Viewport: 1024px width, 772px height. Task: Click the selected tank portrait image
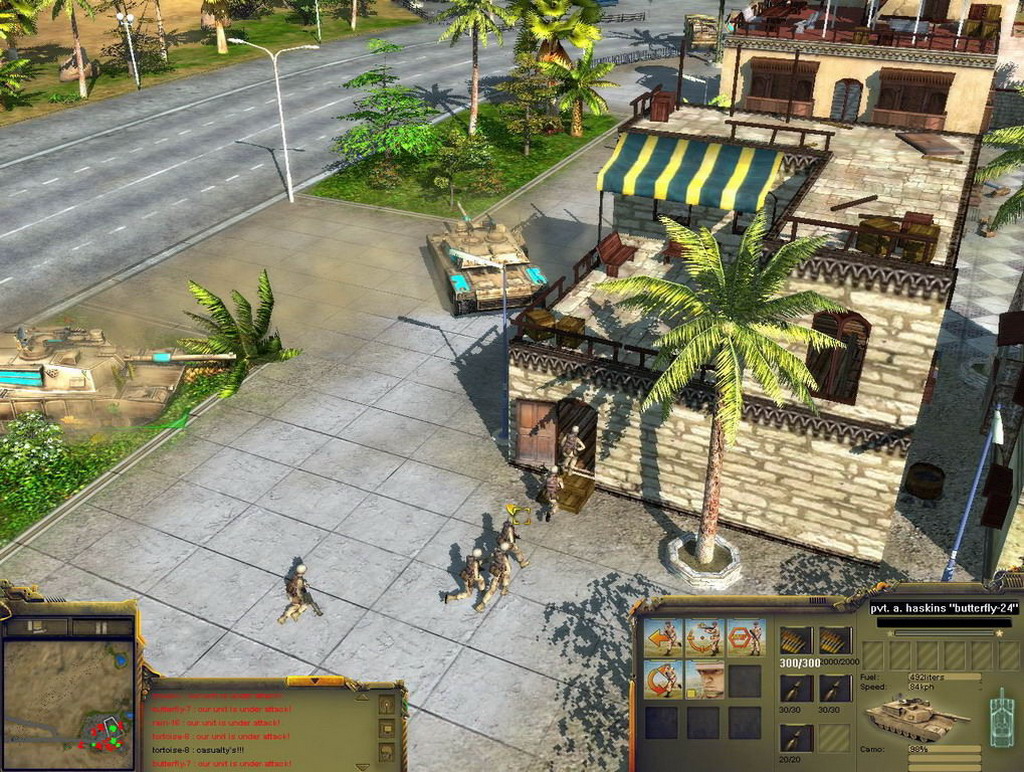coord(915,718)
